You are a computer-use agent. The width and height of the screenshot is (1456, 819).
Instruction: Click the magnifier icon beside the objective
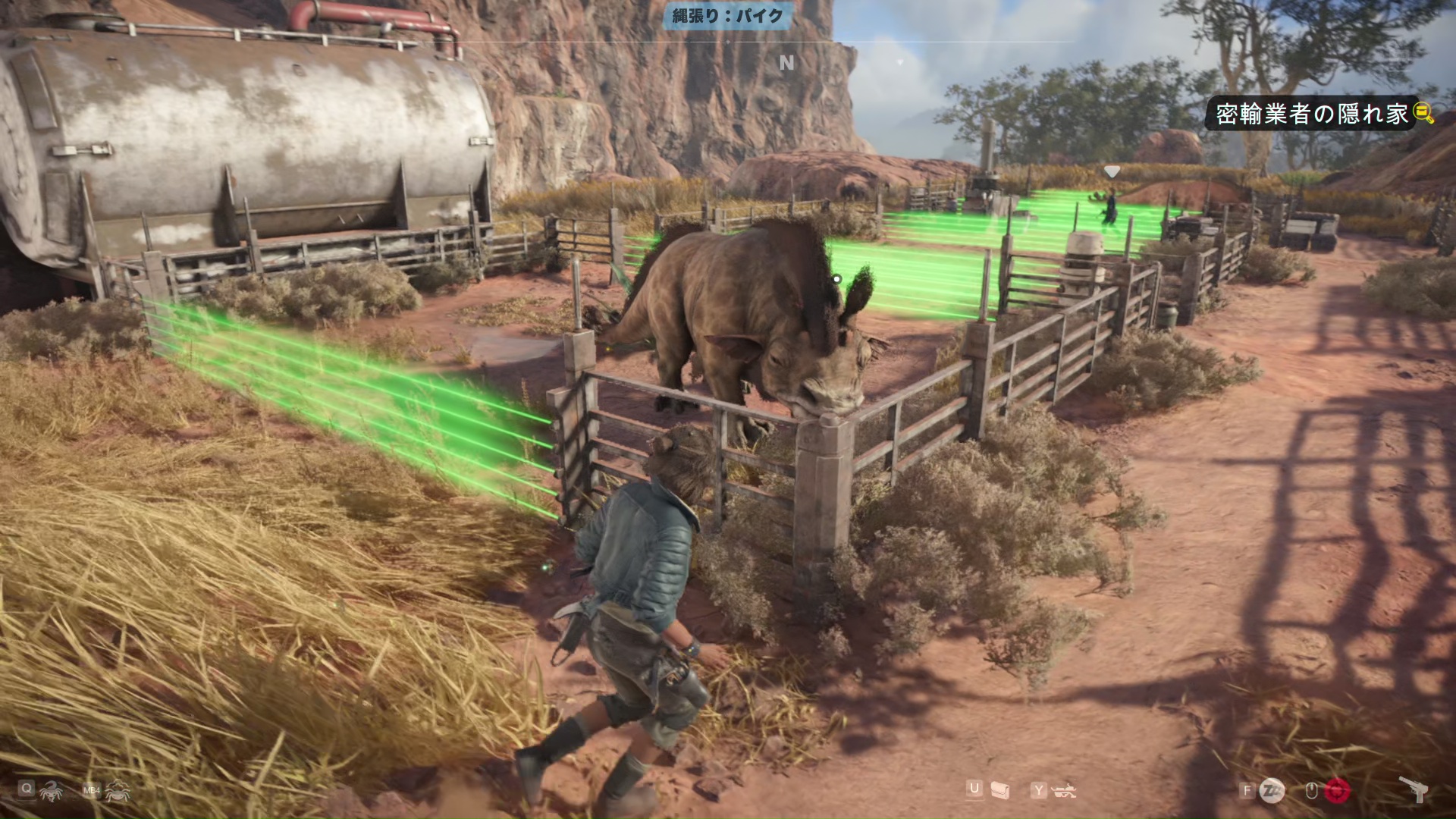point(1424,114)
